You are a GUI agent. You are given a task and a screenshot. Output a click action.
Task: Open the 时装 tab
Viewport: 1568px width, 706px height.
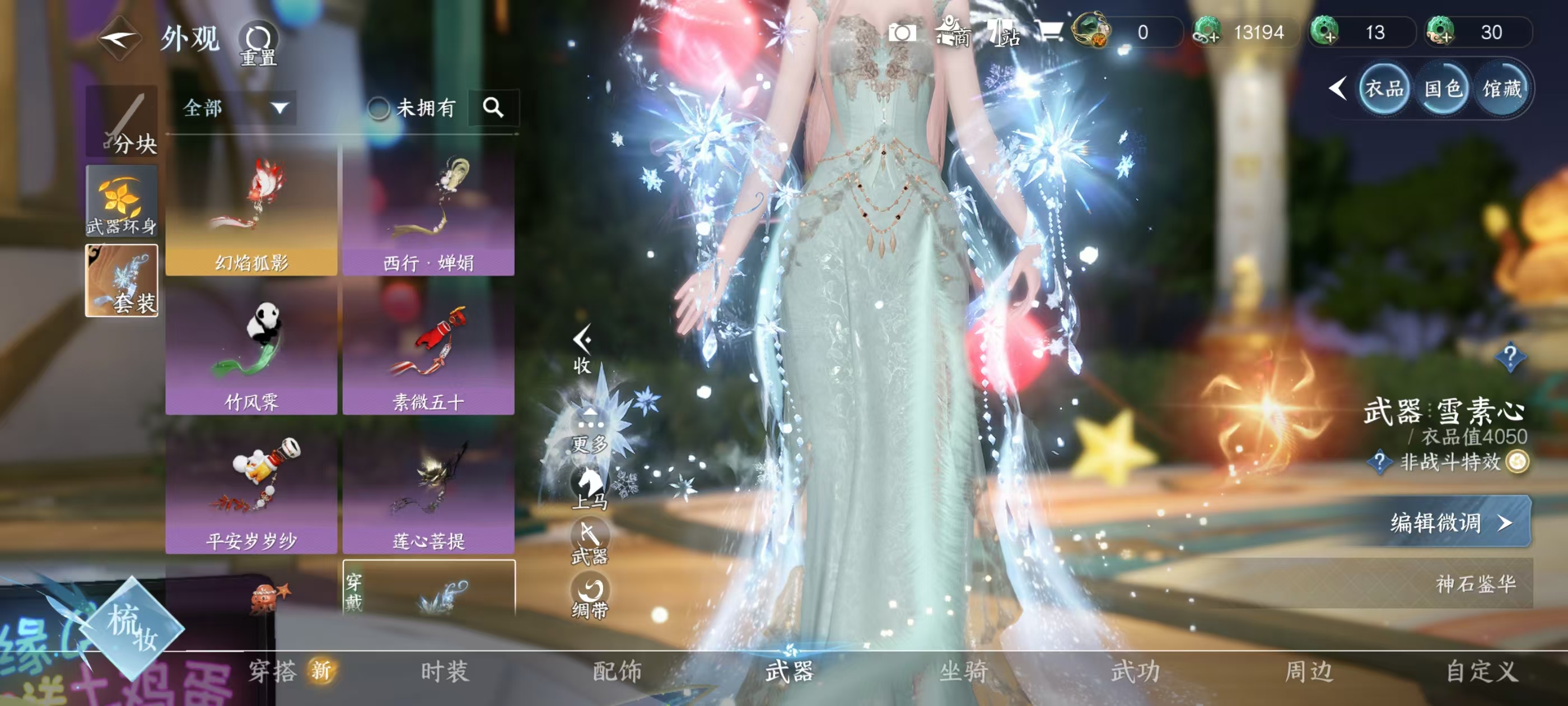click(x=445, y=671)
